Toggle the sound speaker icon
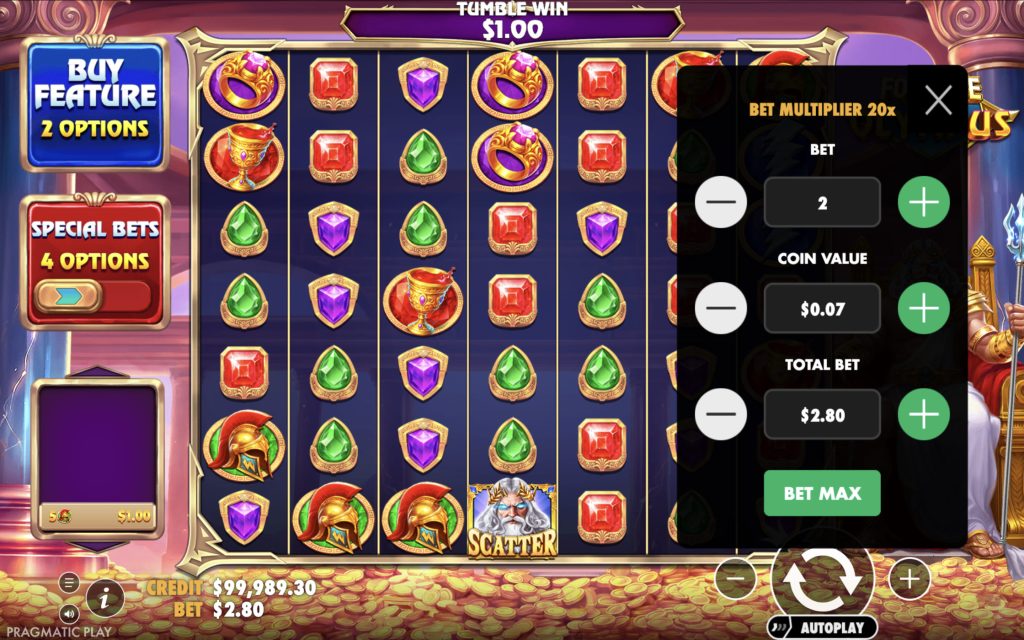The height and width of the screenshot is (640, 1024). 69,612
